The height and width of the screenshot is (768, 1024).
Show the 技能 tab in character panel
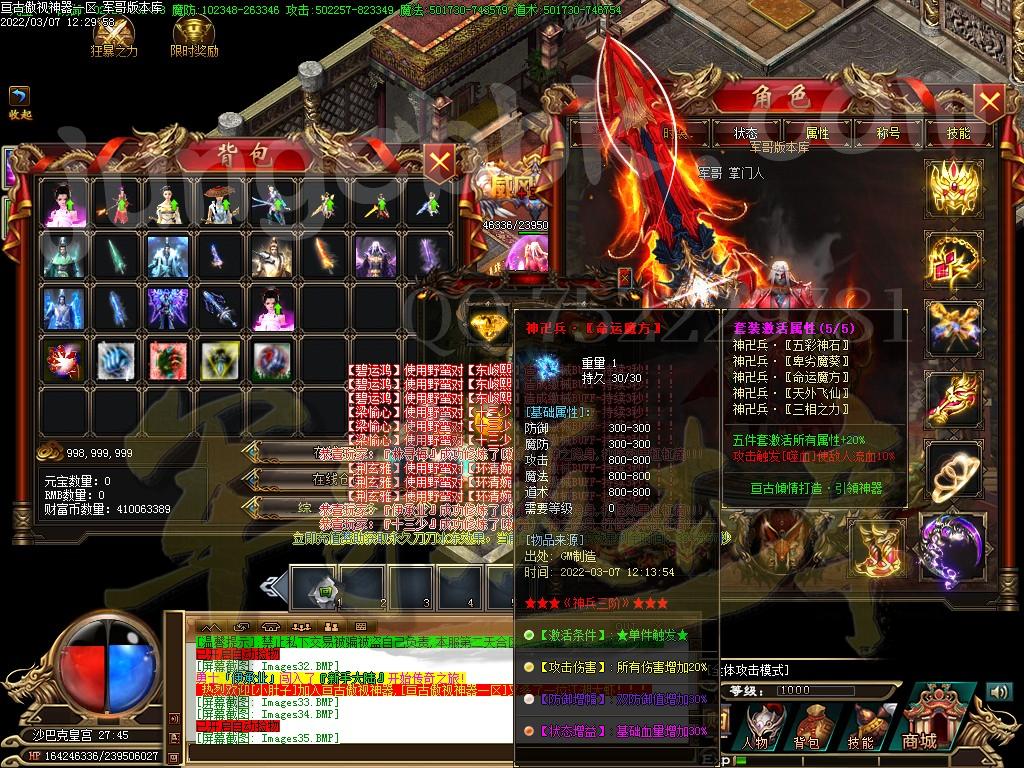pos(958,133)
